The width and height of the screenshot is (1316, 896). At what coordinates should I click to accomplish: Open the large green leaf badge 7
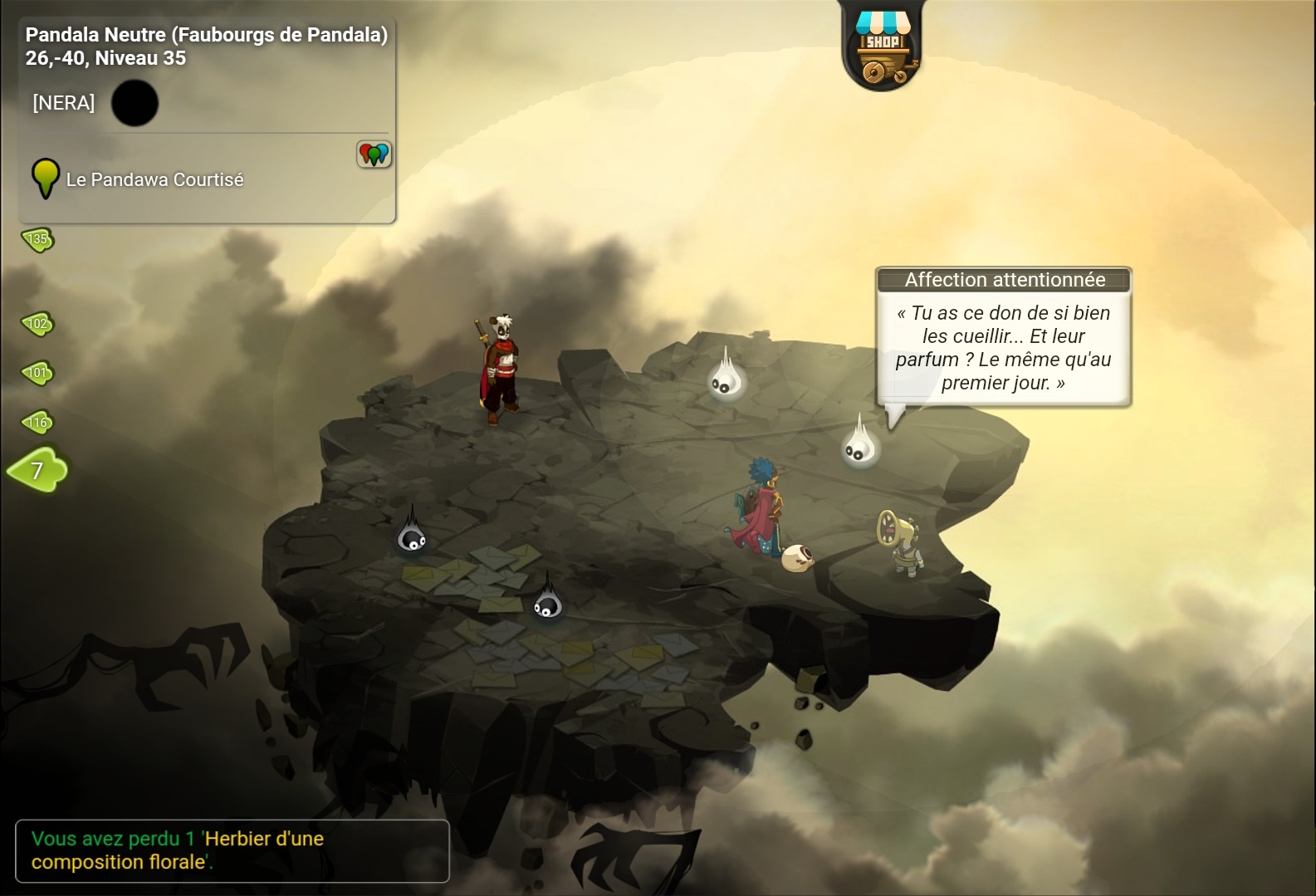point(38,471)
